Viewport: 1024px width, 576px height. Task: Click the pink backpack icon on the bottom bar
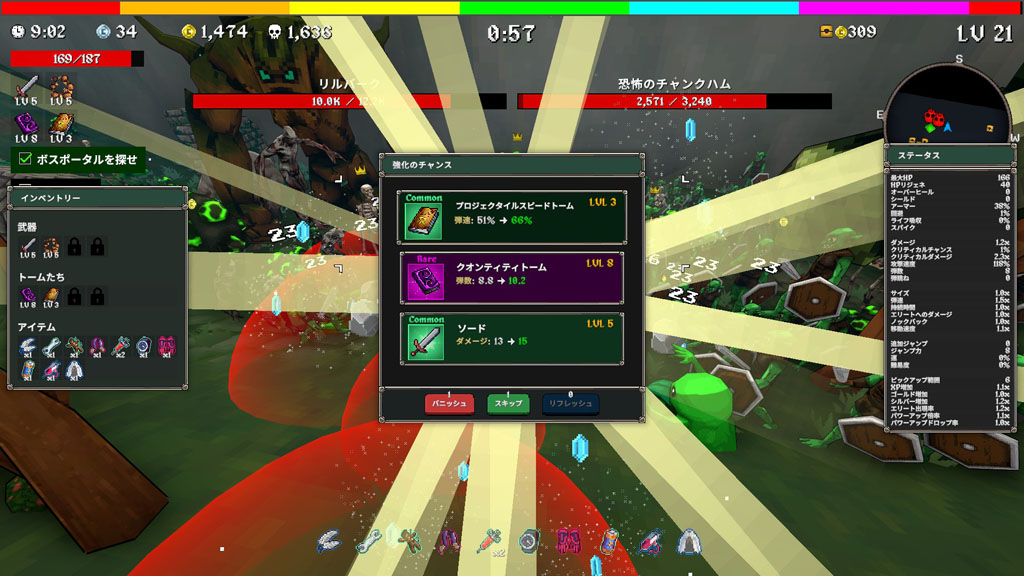coord(568,541)
